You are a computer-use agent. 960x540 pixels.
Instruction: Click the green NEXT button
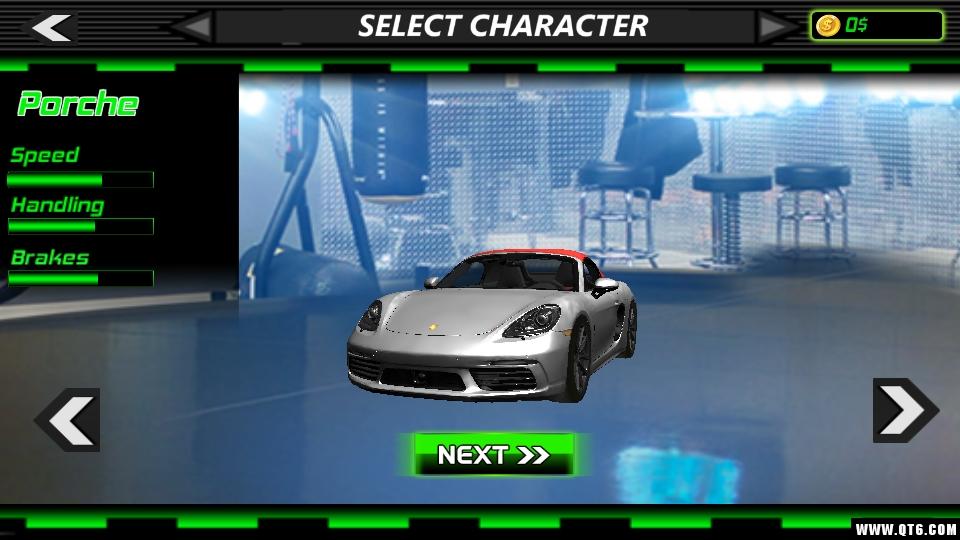(494, 455)
